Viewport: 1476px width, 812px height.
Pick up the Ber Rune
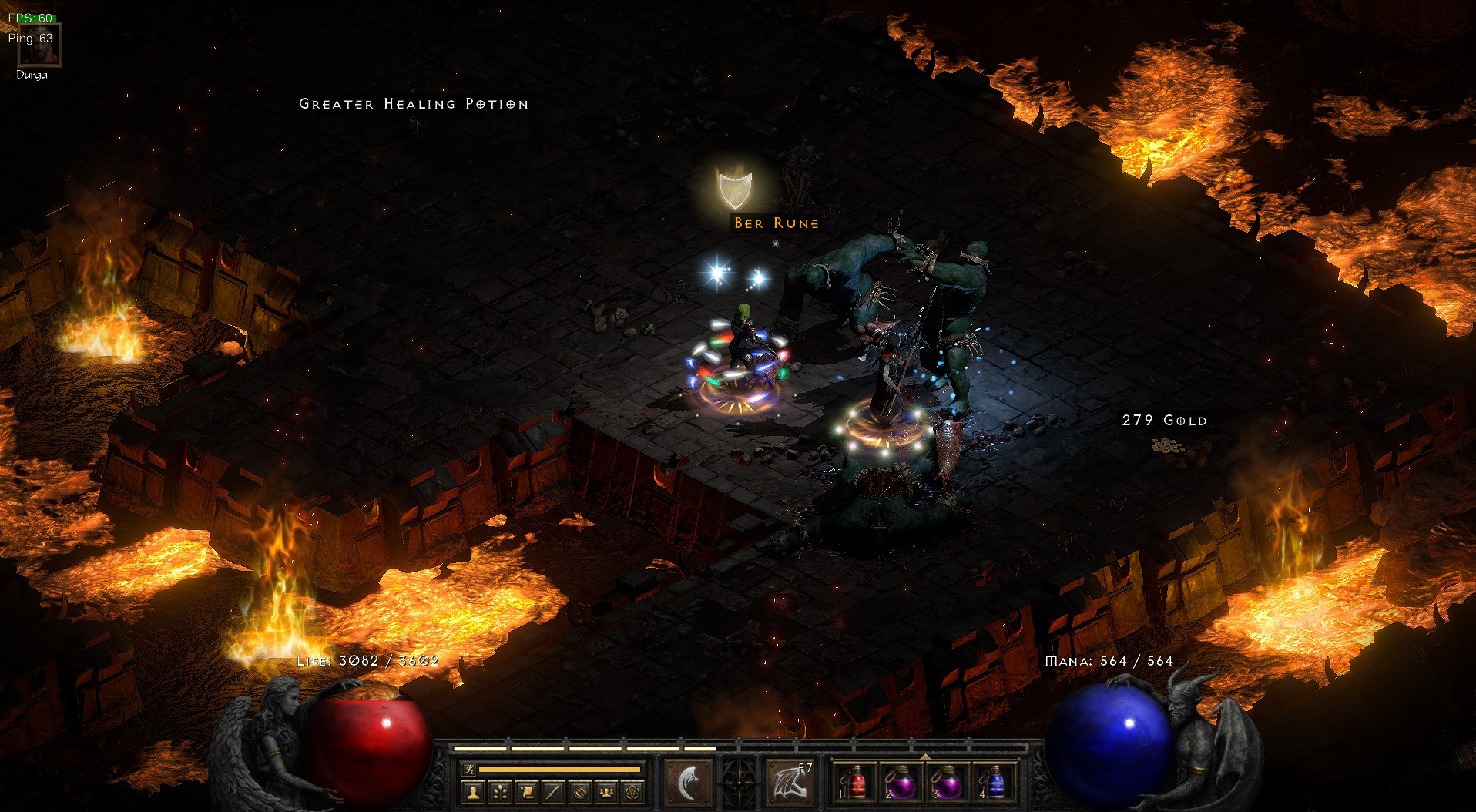pyautogui.click(x=774, y=223)
